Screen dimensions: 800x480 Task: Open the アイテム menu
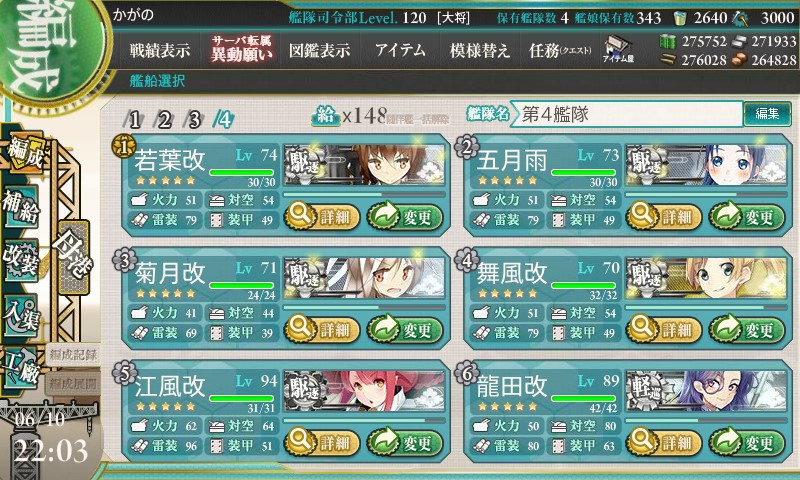click(x=400, y=51)
